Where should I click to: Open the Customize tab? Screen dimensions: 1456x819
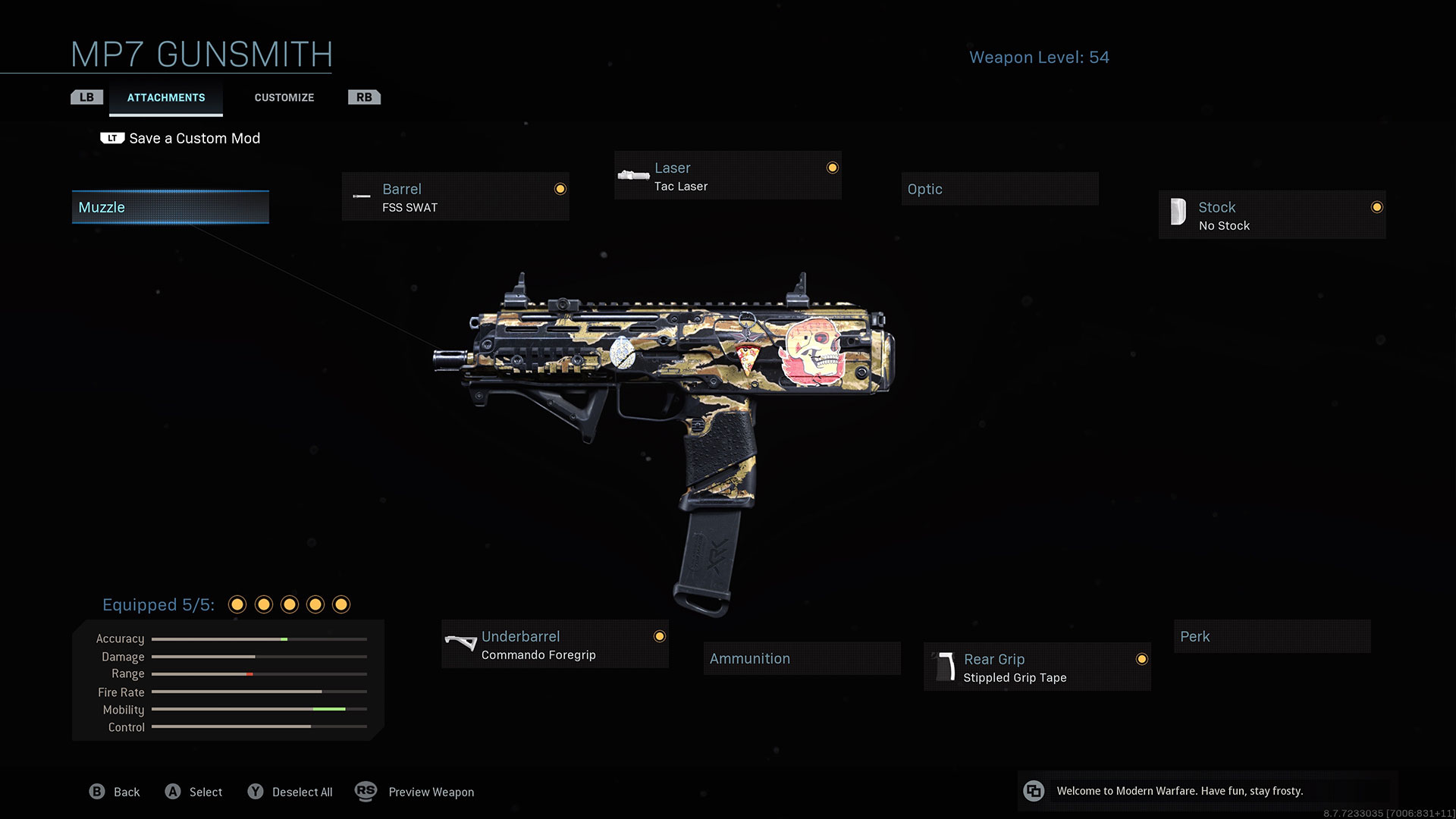(284, 98)
